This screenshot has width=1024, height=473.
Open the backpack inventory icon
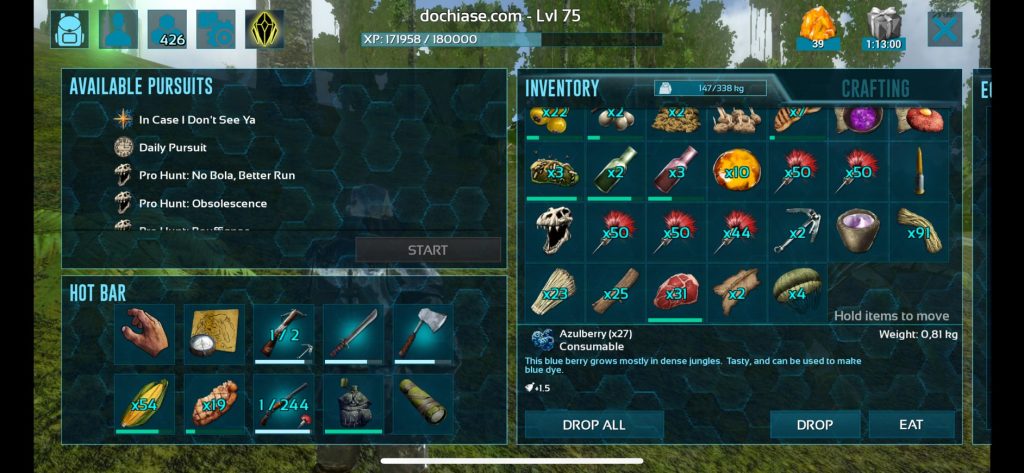70,29
